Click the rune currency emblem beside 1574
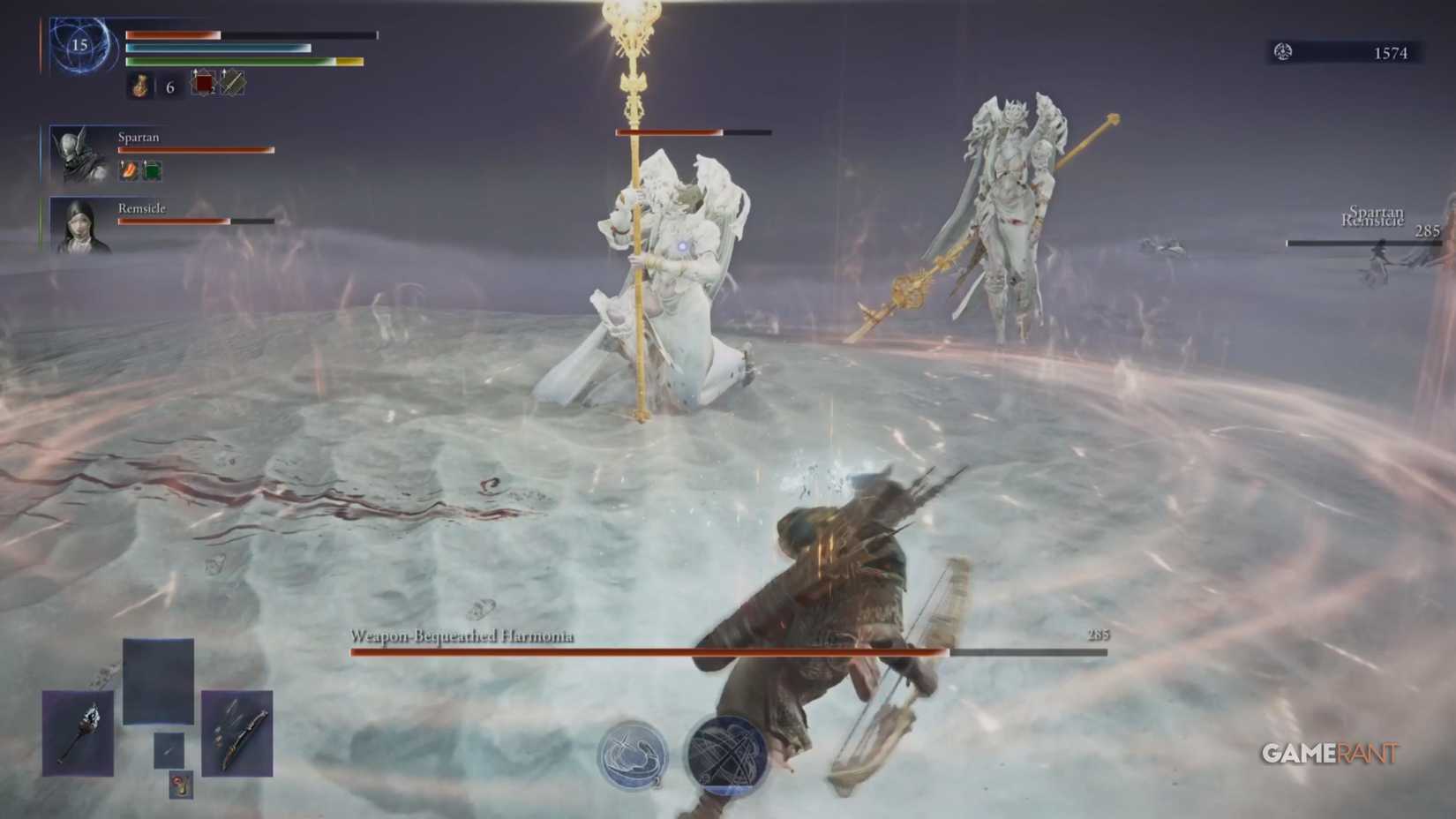Screen dimensions: 1456x819 1280,52
